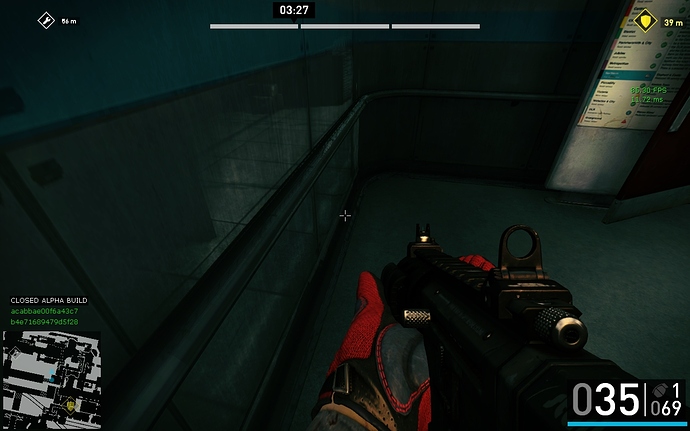Viewport: 690px width, 431px height.
Task: Click the yellow objective marker on the minimap
Action: tap(72, 404)
